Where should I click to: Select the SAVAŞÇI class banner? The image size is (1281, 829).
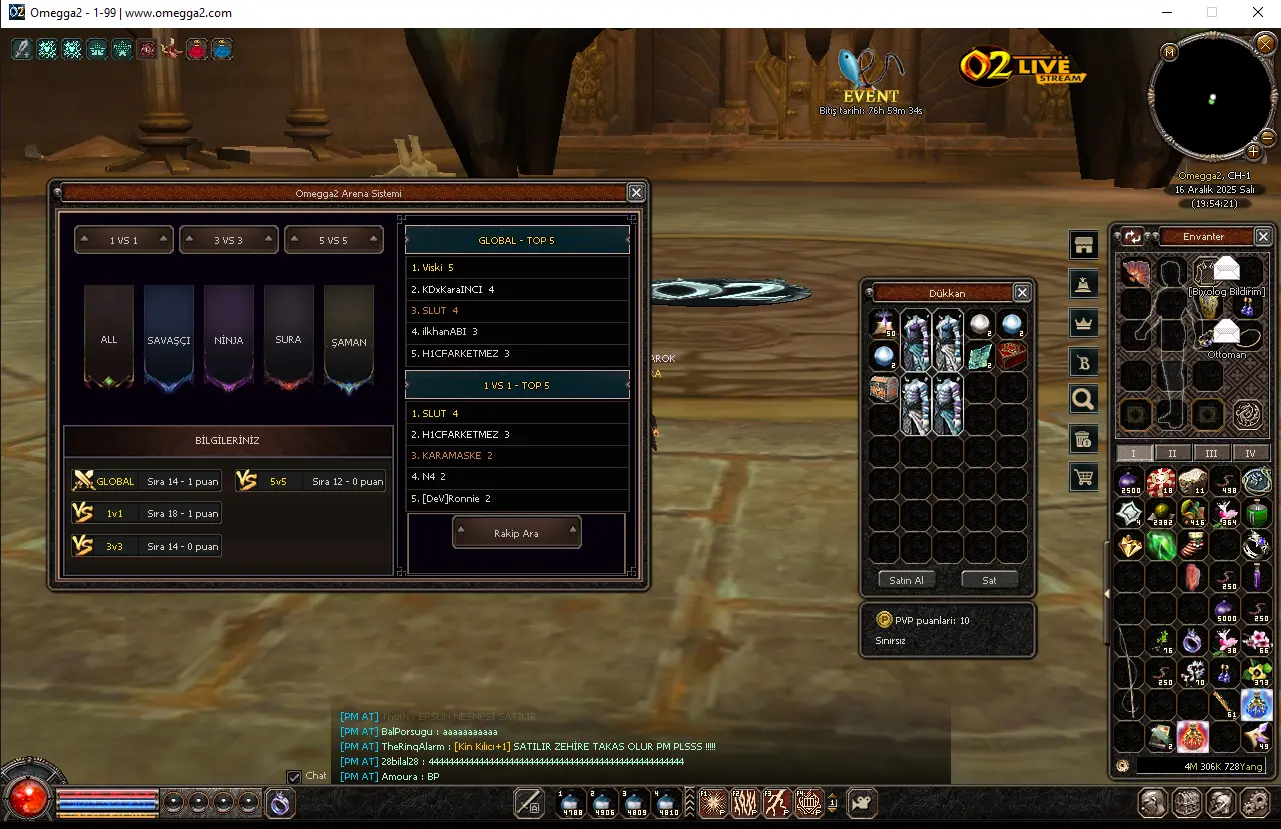169,338
